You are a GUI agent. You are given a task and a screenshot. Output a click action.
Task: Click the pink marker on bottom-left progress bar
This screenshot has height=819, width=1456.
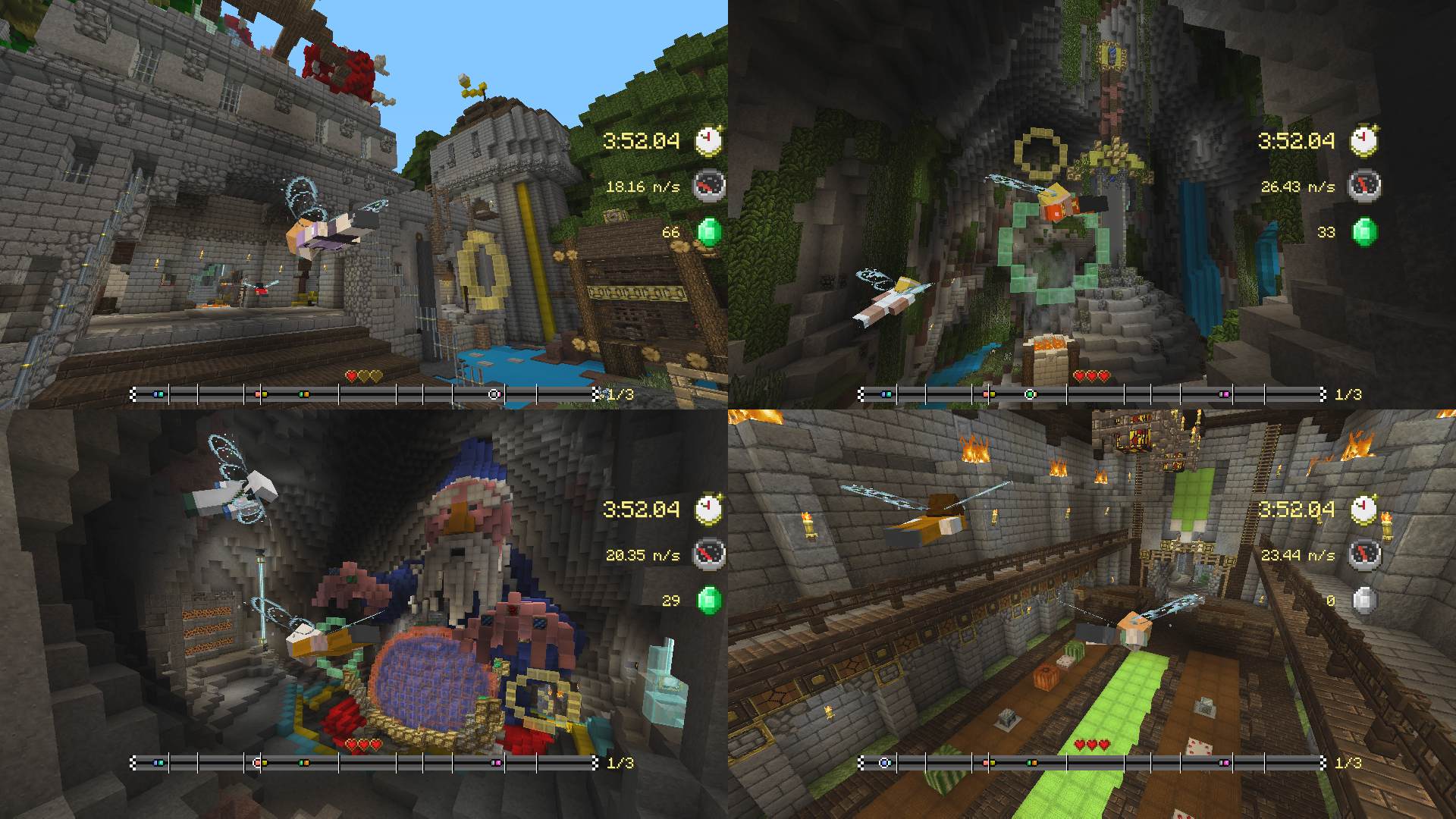tap(496, 761)
